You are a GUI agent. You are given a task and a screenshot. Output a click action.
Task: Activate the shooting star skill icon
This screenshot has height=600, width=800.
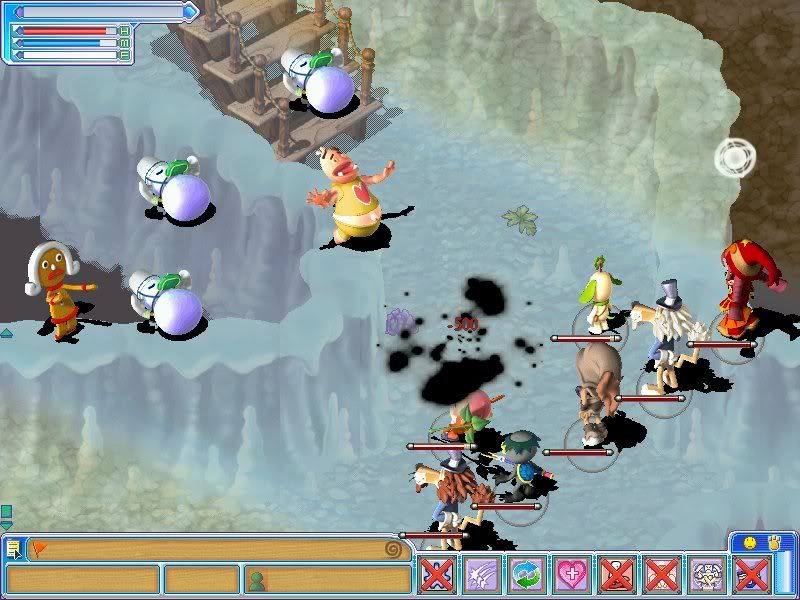pos(481,577)
